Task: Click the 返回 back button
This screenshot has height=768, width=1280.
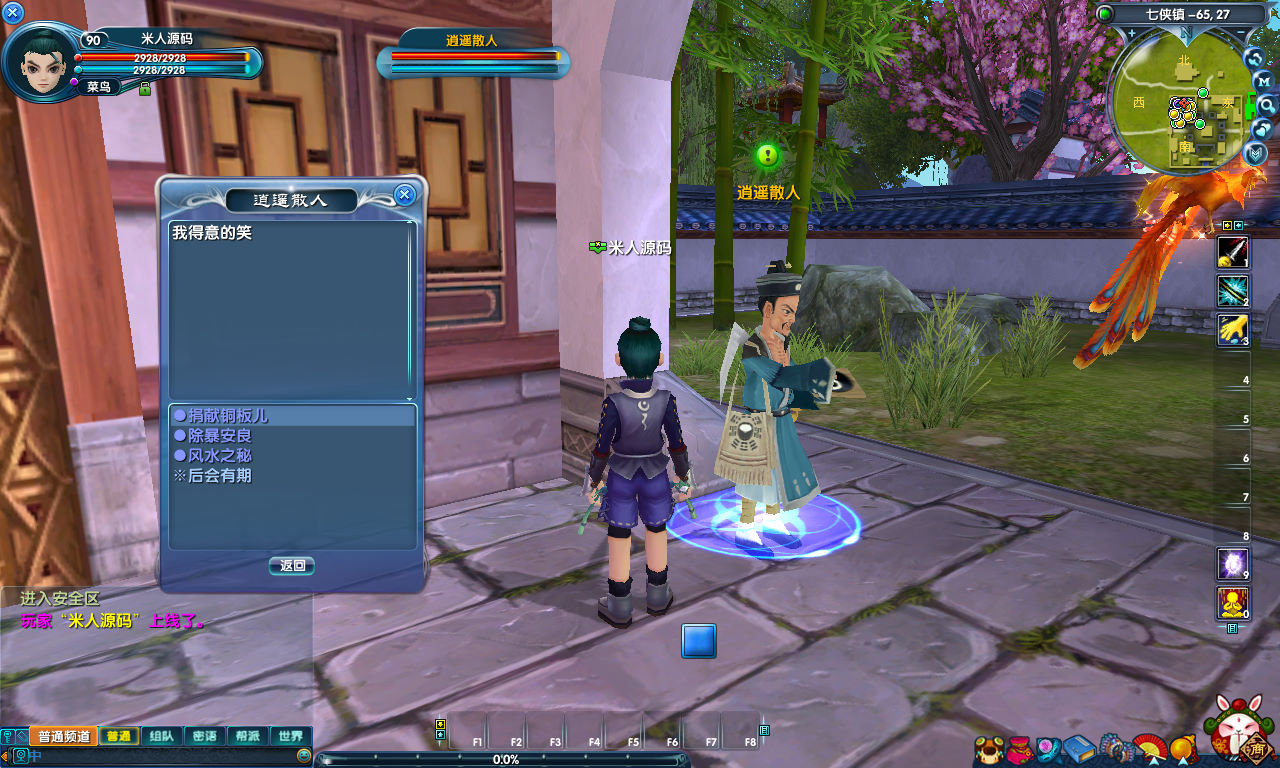Action: [292, 566]
